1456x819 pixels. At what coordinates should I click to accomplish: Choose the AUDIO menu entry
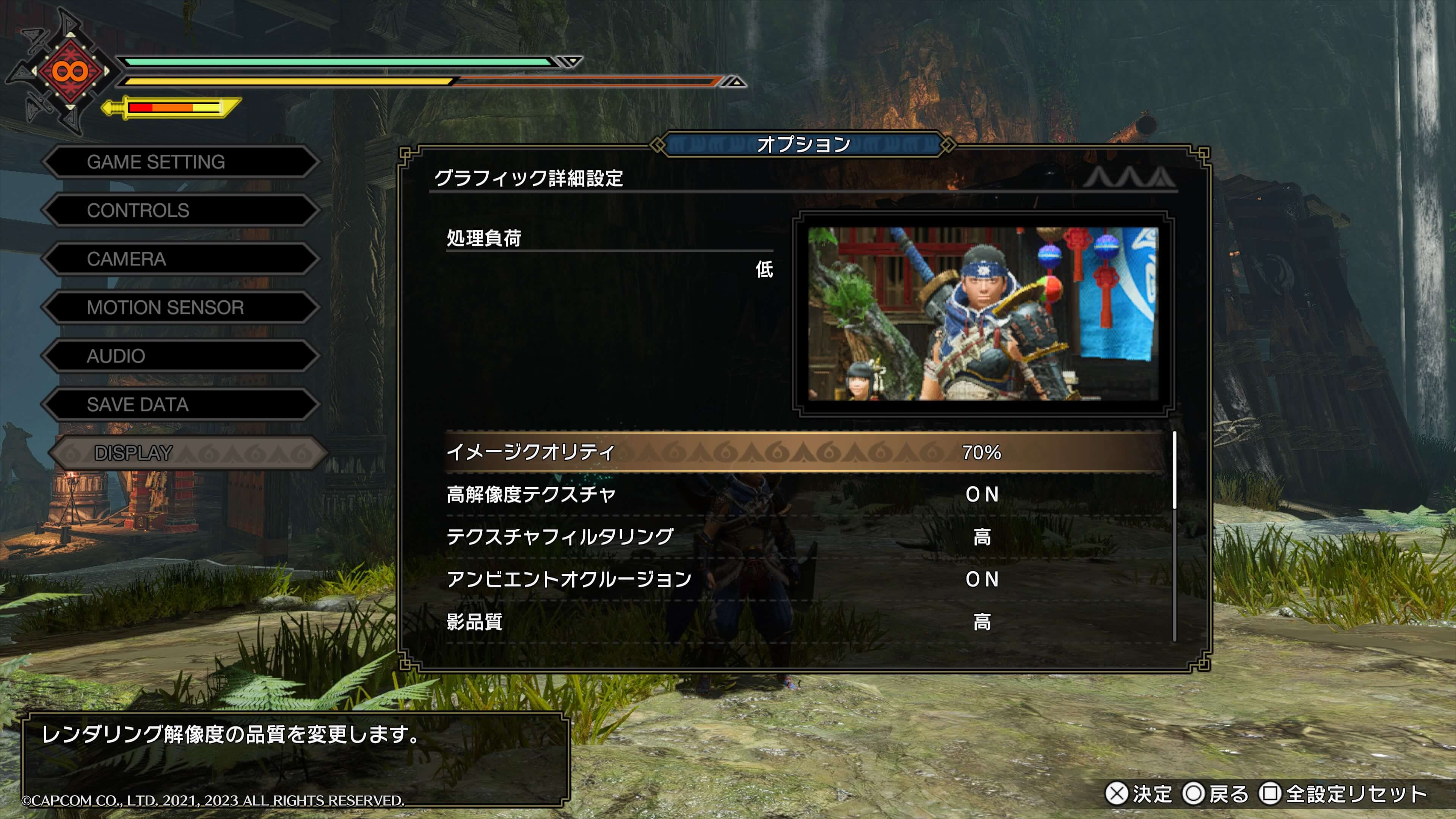click(x=180, y=356)
